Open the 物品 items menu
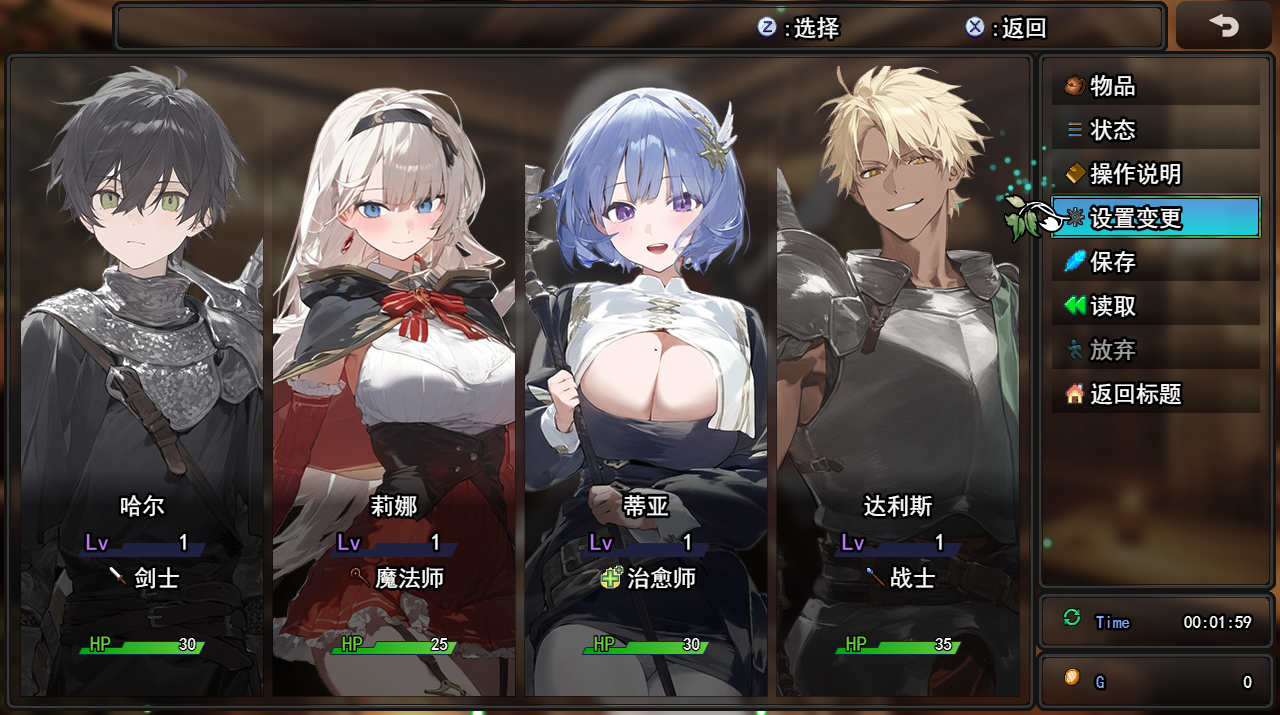 tap(1155, 86)
